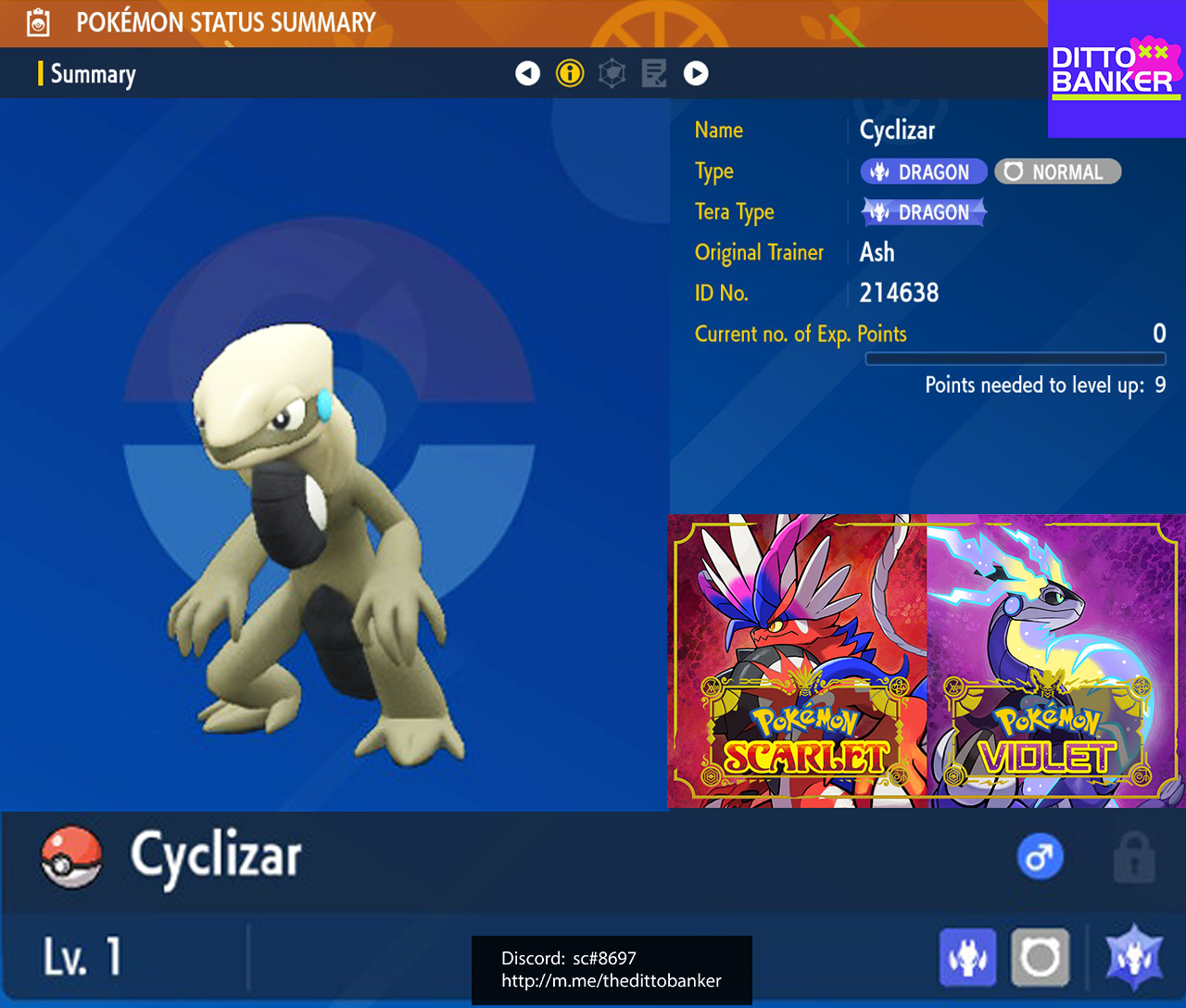Click the Dragon type icon in bottom bar

[x=967, y=957]
